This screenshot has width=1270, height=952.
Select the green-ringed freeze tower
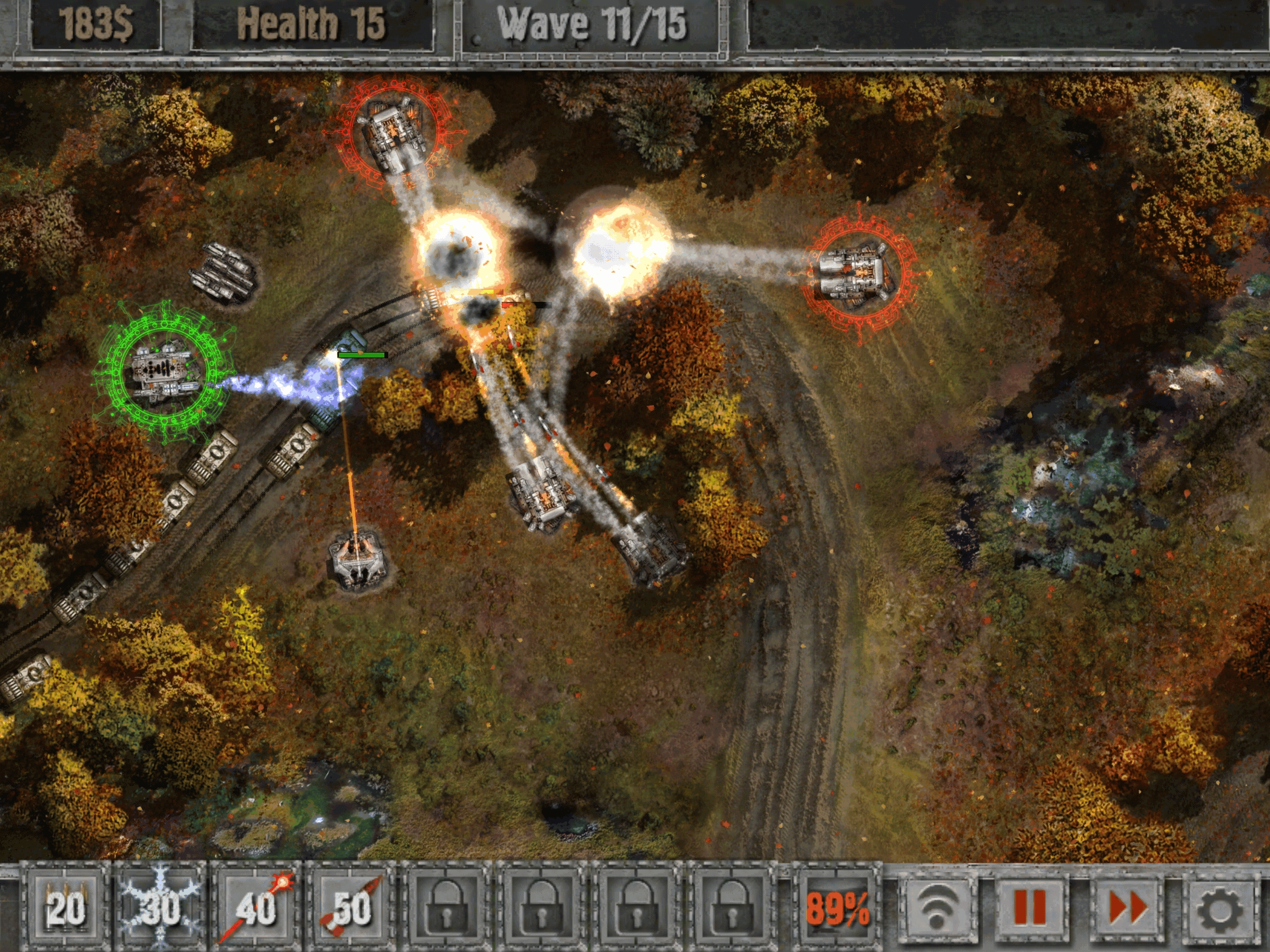pos(164,370)
